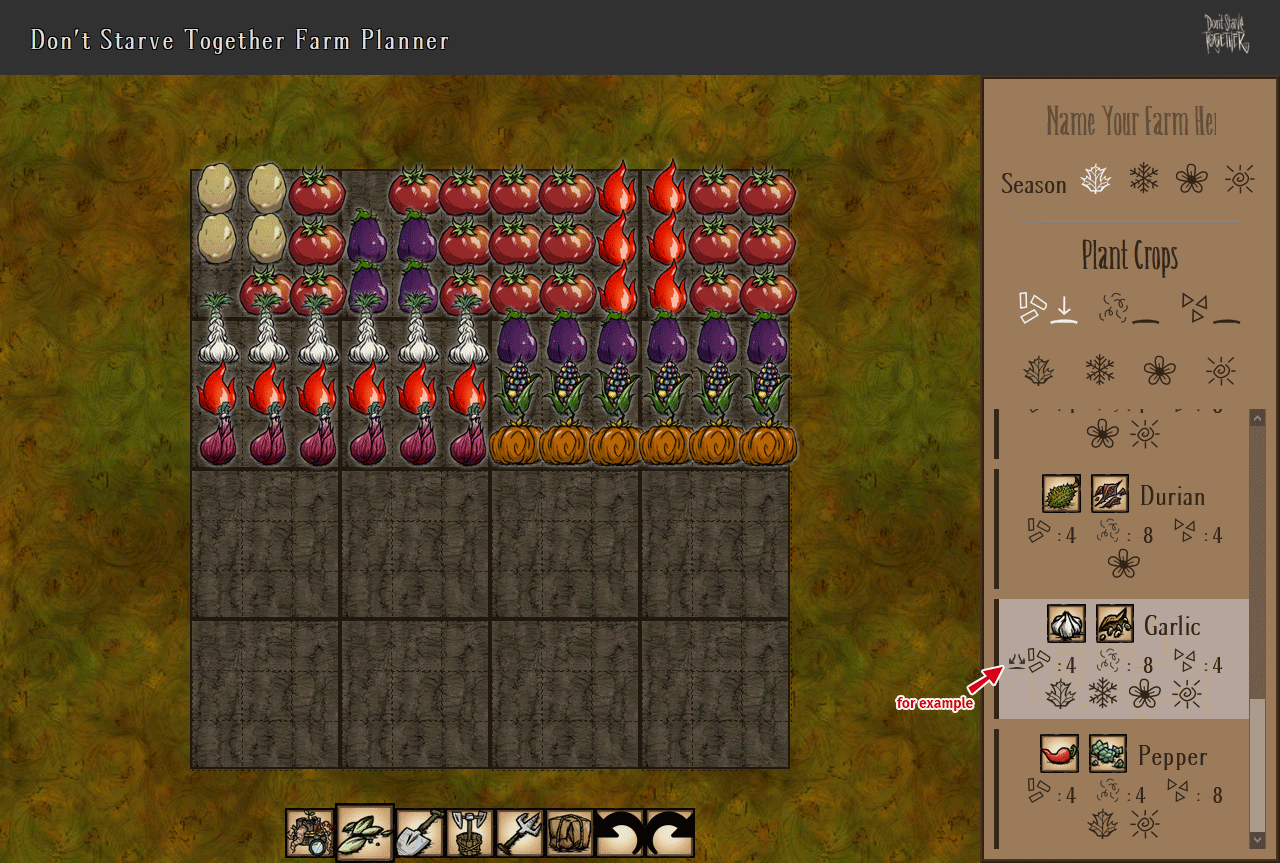1280x863 pixels.
Task: Filter Plant Crops list by winter snowflake
Action: pyautogui.click(x=1100, y=371)
